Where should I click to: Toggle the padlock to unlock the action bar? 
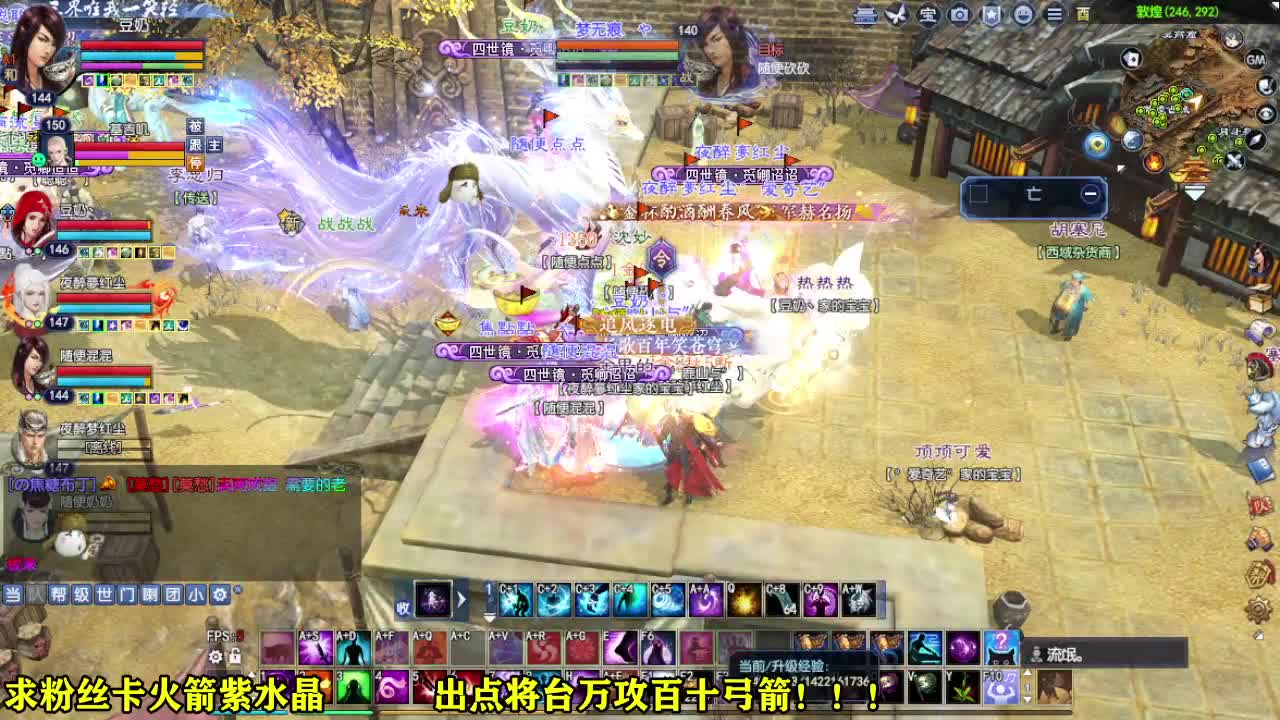point(235,656)
